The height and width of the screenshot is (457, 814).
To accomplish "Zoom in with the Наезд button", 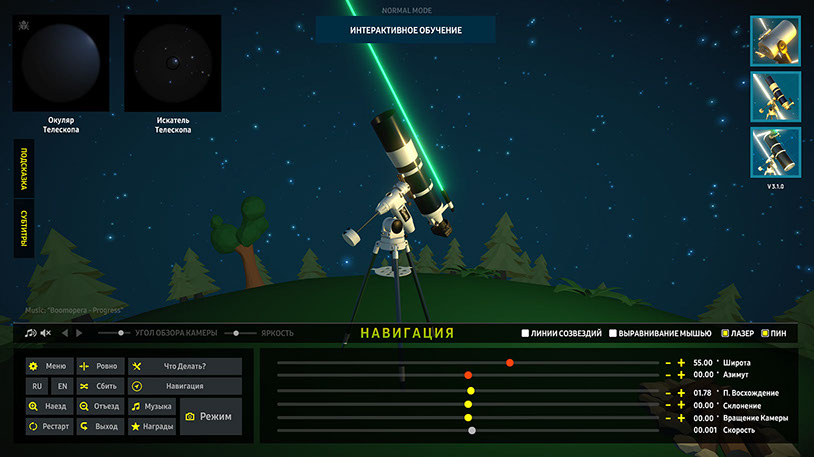I will (48, 407).
